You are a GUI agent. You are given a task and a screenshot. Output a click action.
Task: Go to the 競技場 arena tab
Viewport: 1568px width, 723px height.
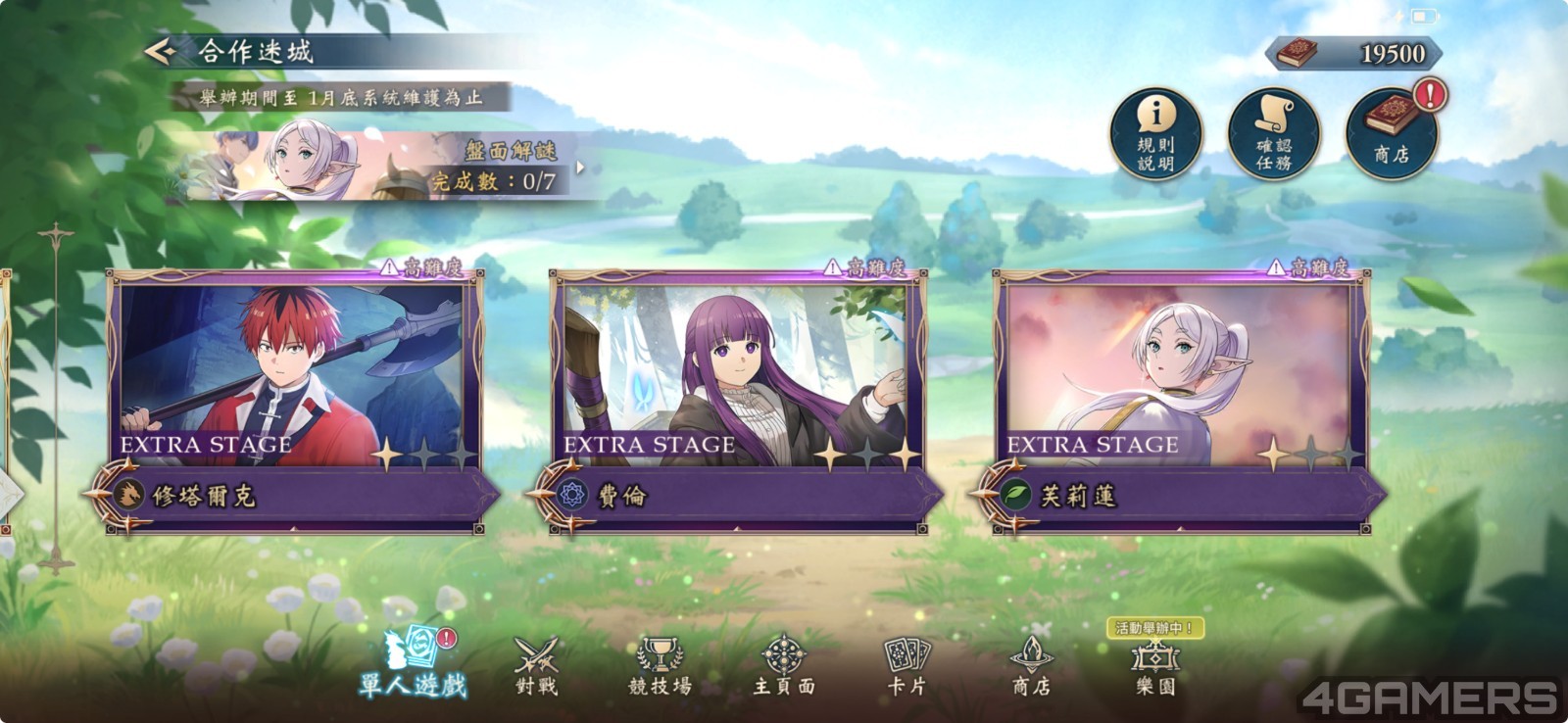660,666
